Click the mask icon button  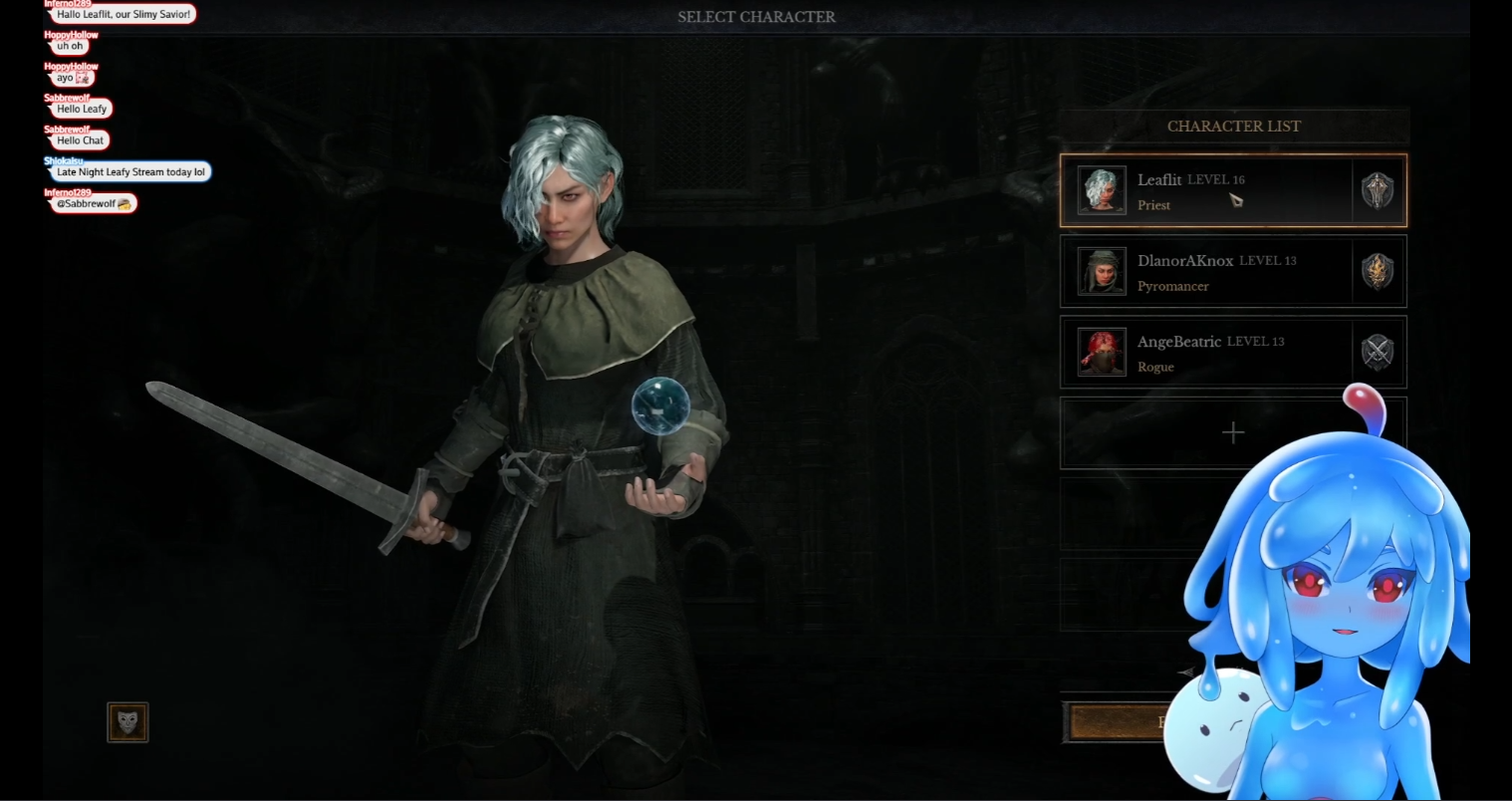coord(127,722)
